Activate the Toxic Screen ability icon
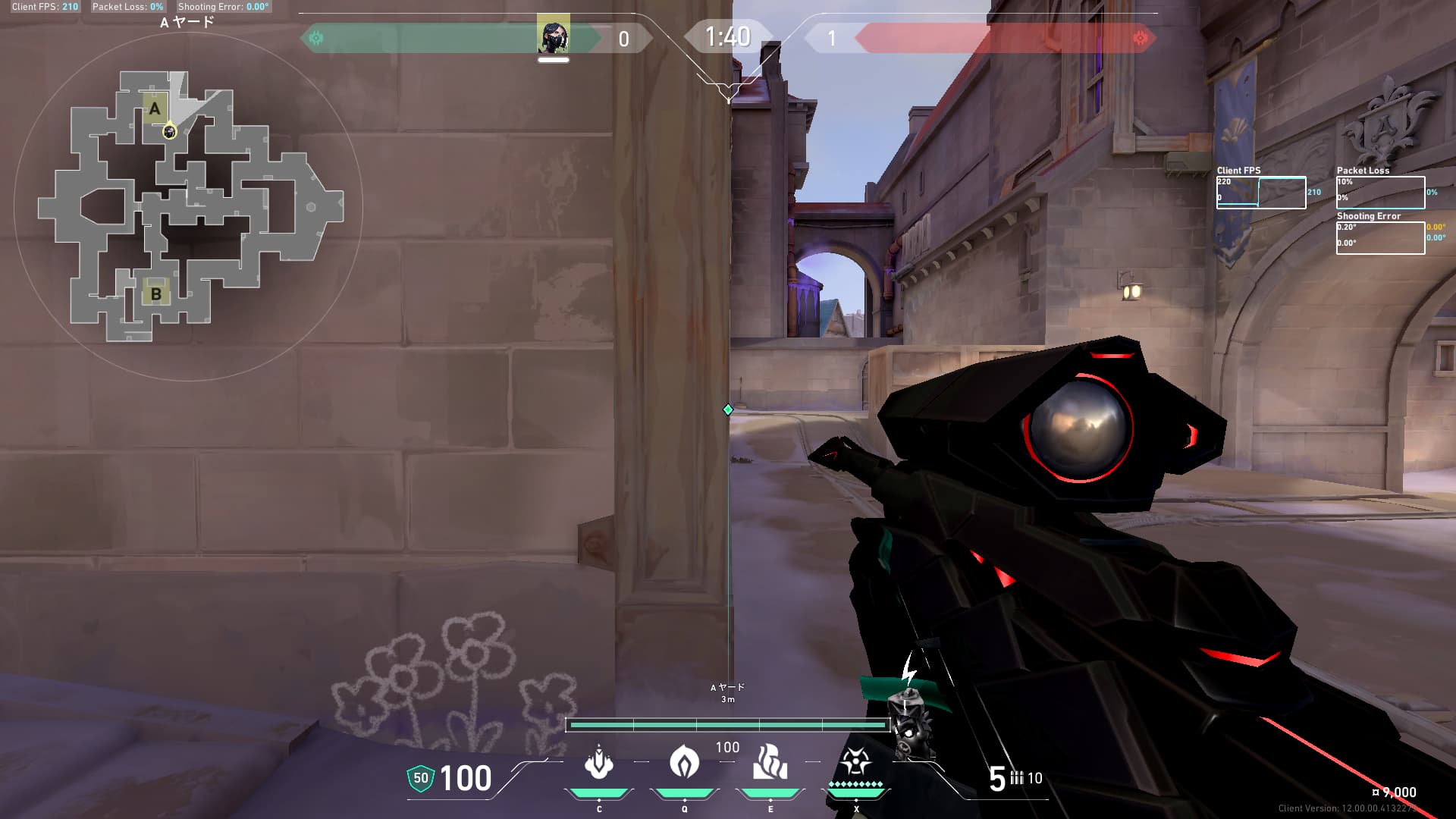This screenshot has height=819, width=1456. (770, 762)
